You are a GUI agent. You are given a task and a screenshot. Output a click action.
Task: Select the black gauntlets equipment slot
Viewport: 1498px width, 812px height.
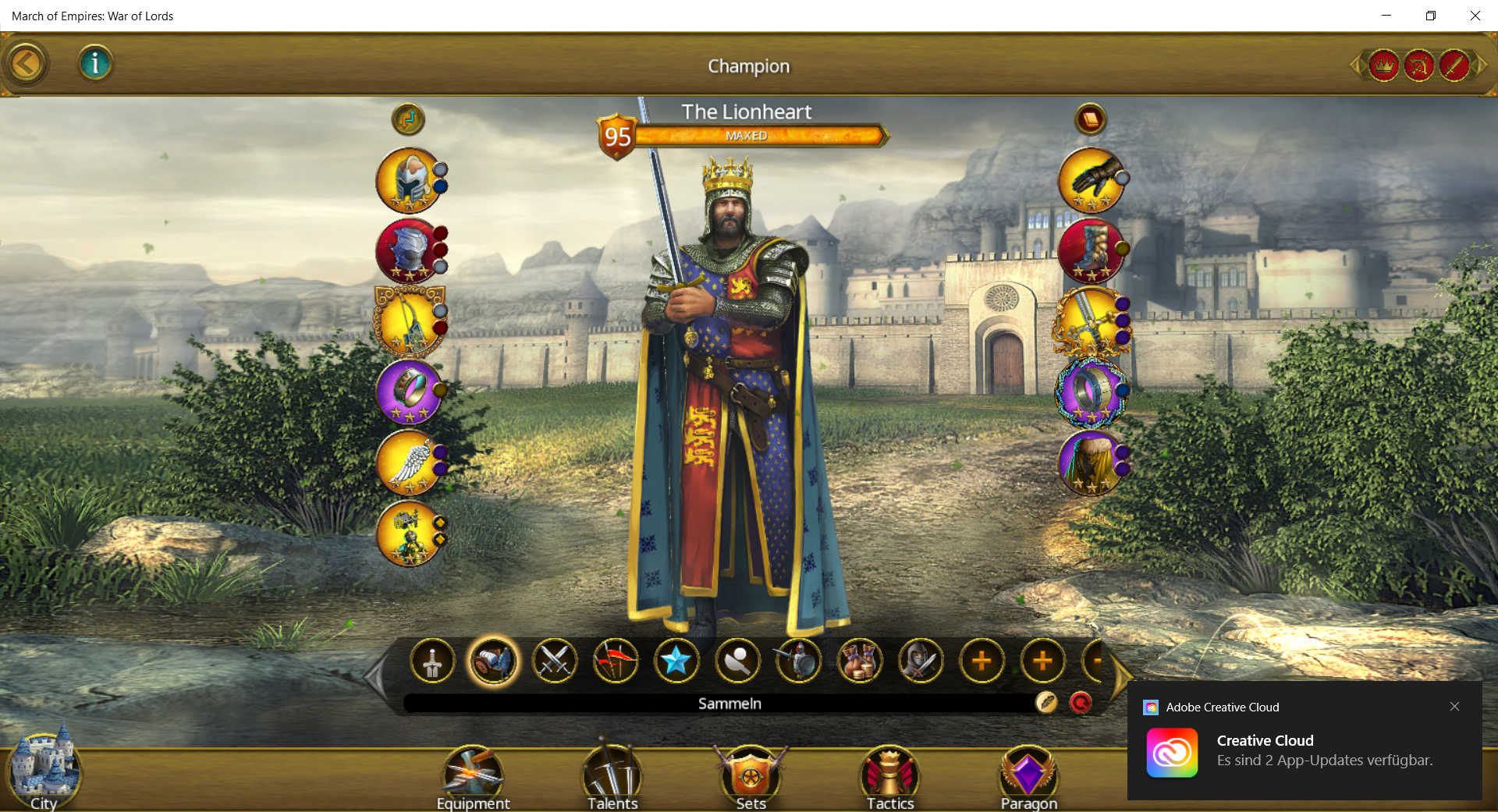tap(1091, 180)
